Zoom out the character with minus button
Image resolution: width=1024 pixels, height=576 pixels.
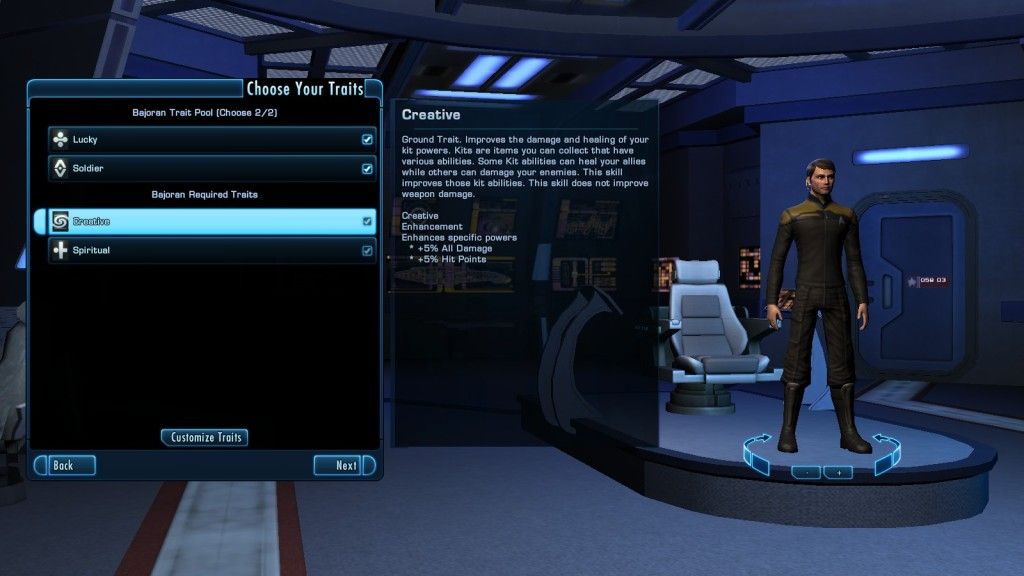pos(805,472)
